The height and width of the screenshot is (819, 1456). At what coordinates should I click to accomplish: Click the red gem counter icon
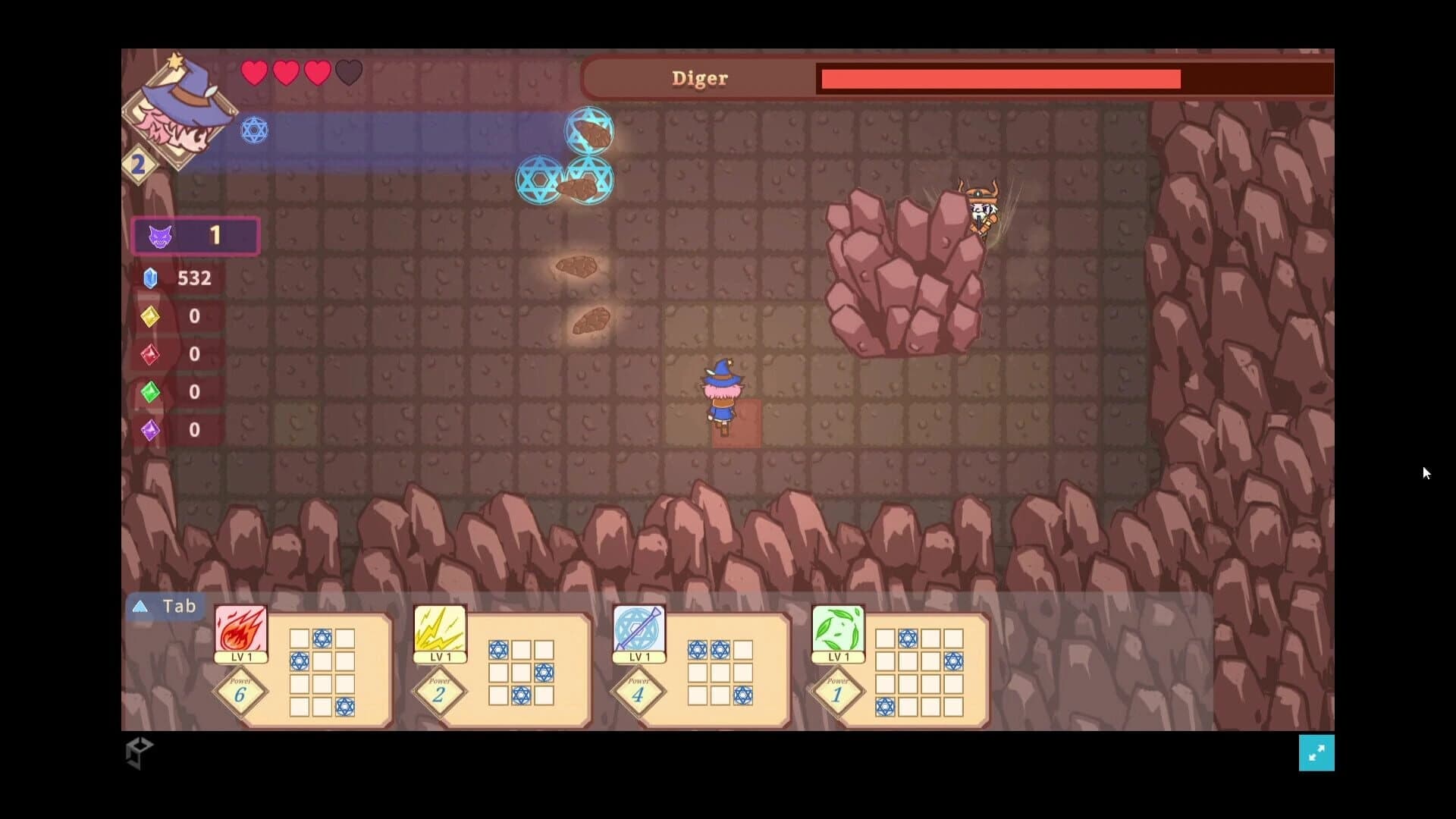(x=150, y=354)
